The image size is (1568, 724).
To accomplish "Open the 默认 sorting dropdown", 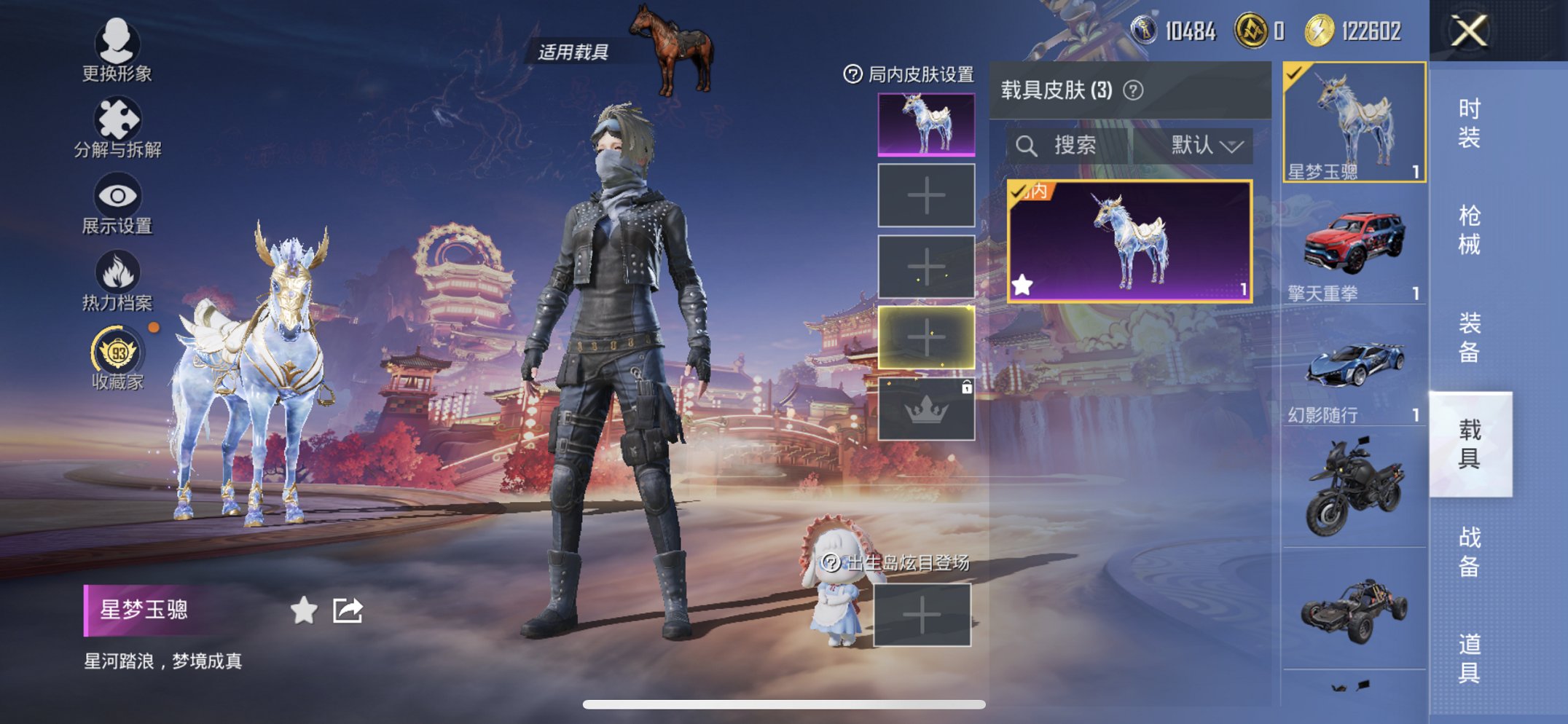I will click(1204, 145).
